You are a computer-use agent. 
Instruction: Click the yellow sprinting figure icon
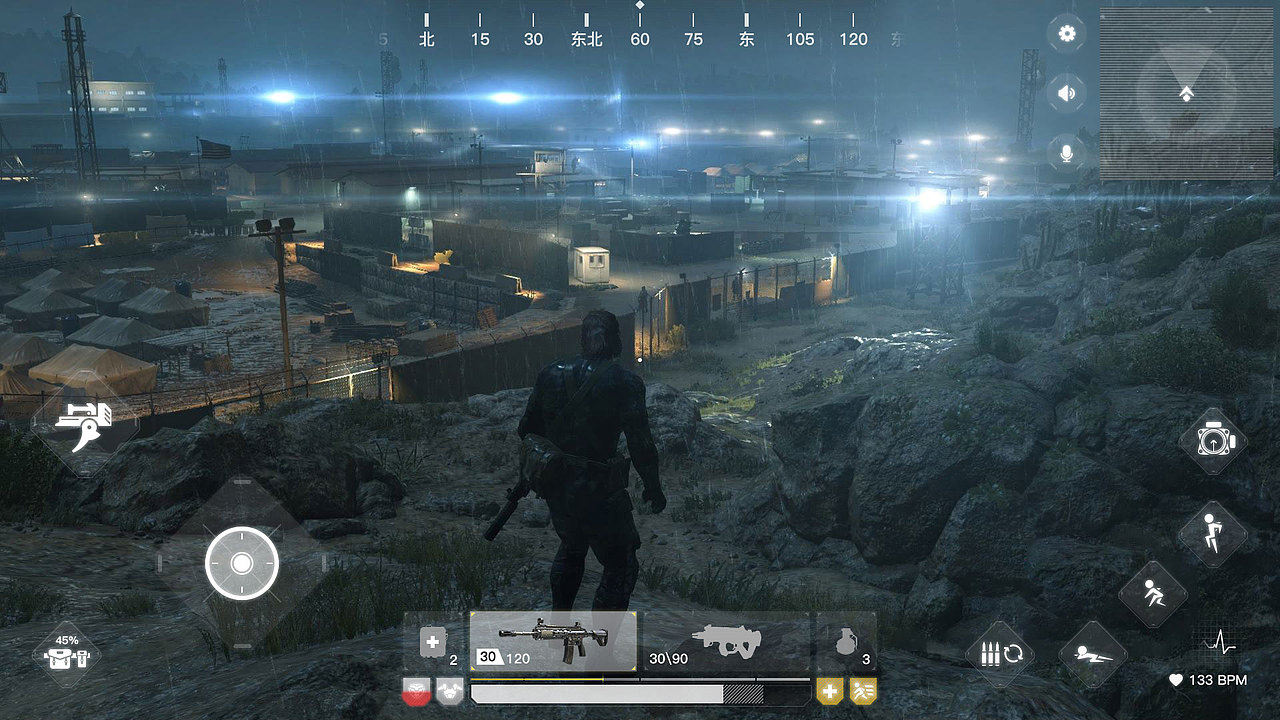[x=863, y=690]
